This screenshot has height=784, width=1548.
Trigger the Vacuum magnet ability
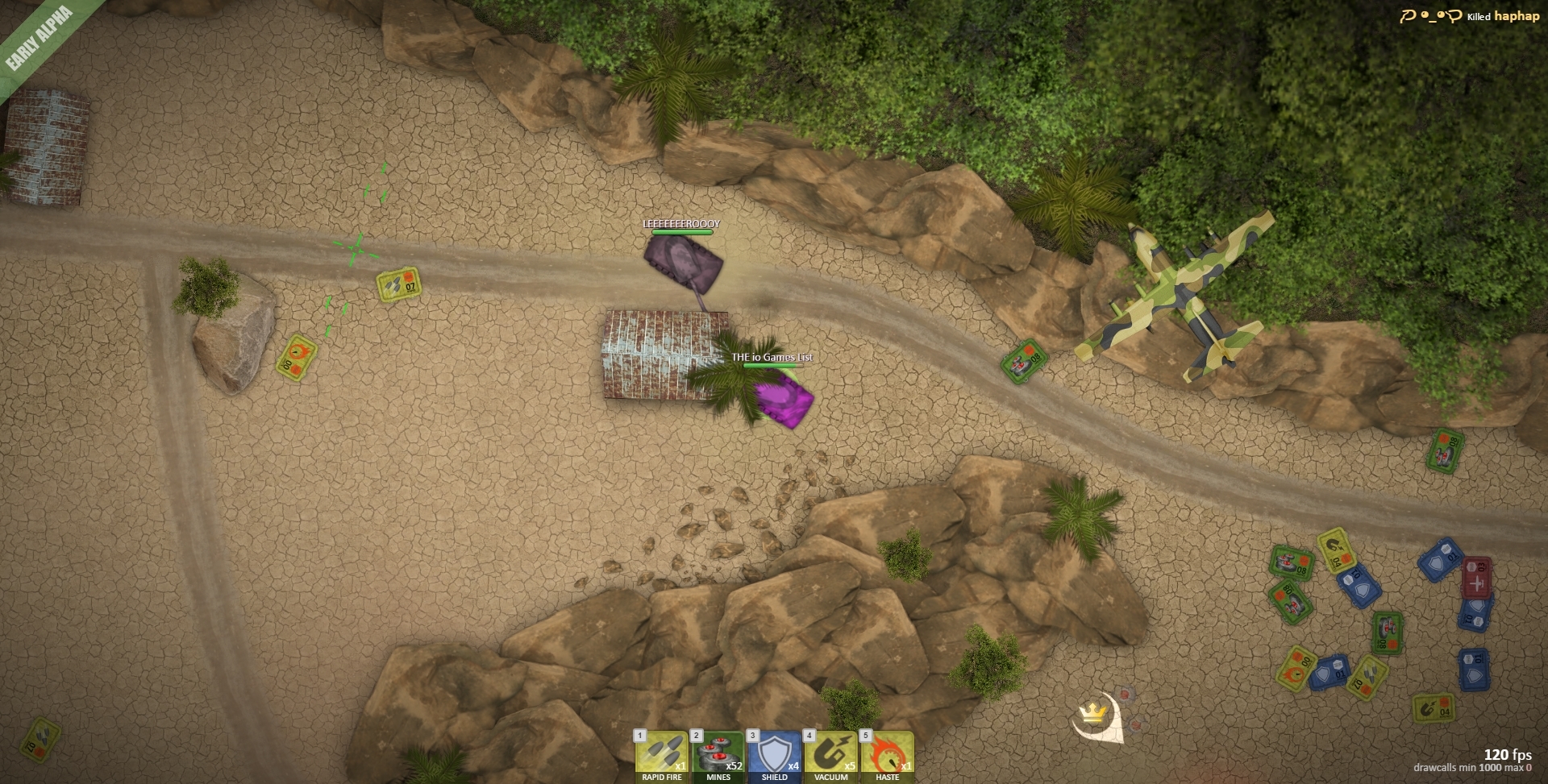click(x=831, y=756)
